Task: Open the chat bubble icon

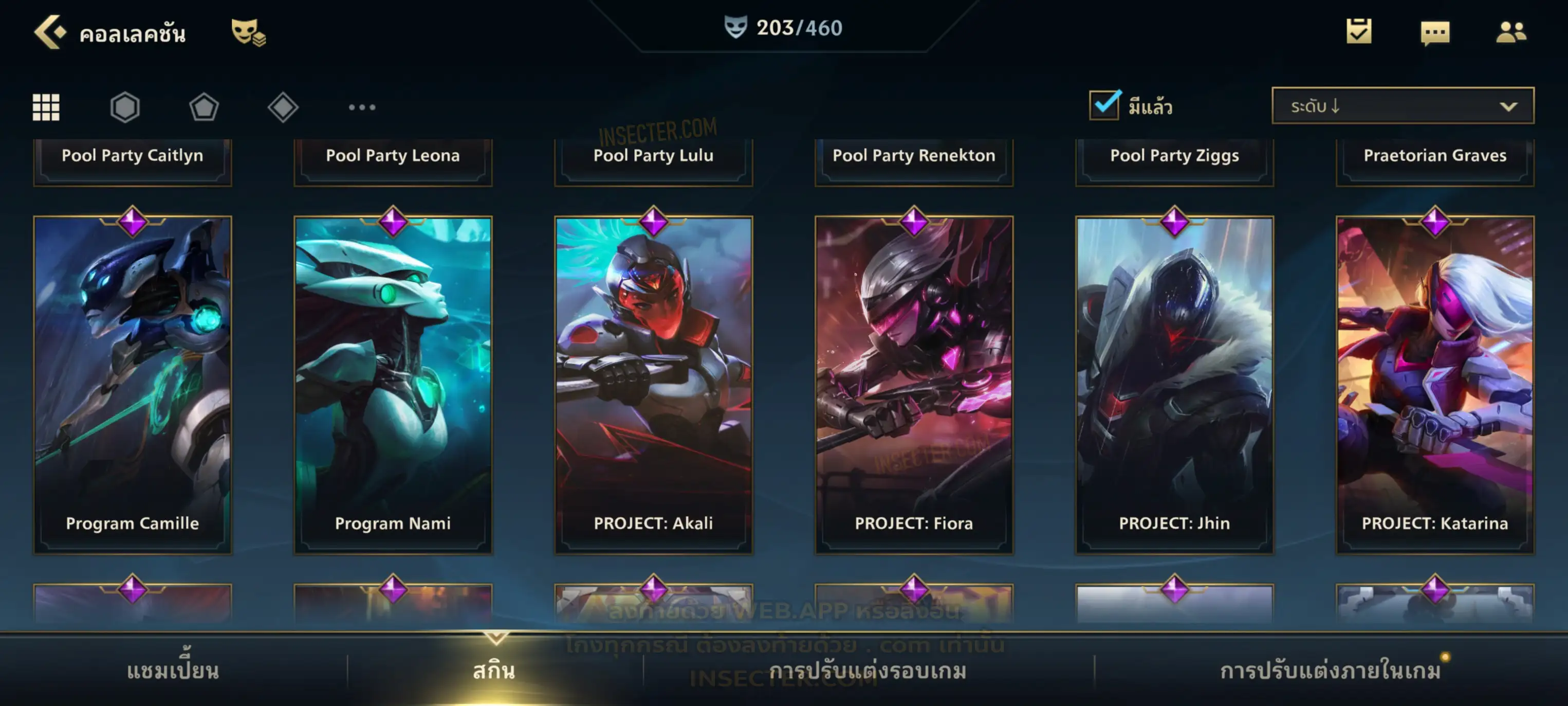Action: pyautogui.click(x=1435, y=32)
